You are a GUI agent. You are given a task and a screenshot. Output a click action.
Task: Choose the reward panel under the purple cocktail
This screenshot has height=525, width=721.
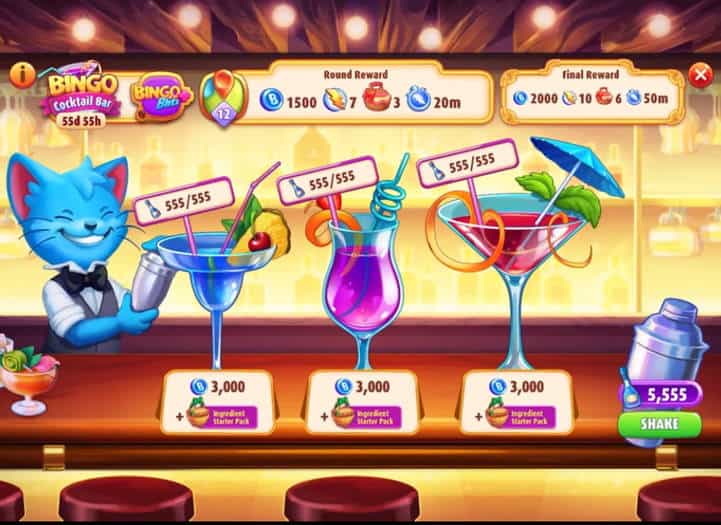pyautogui.click(x=362, y=402)
